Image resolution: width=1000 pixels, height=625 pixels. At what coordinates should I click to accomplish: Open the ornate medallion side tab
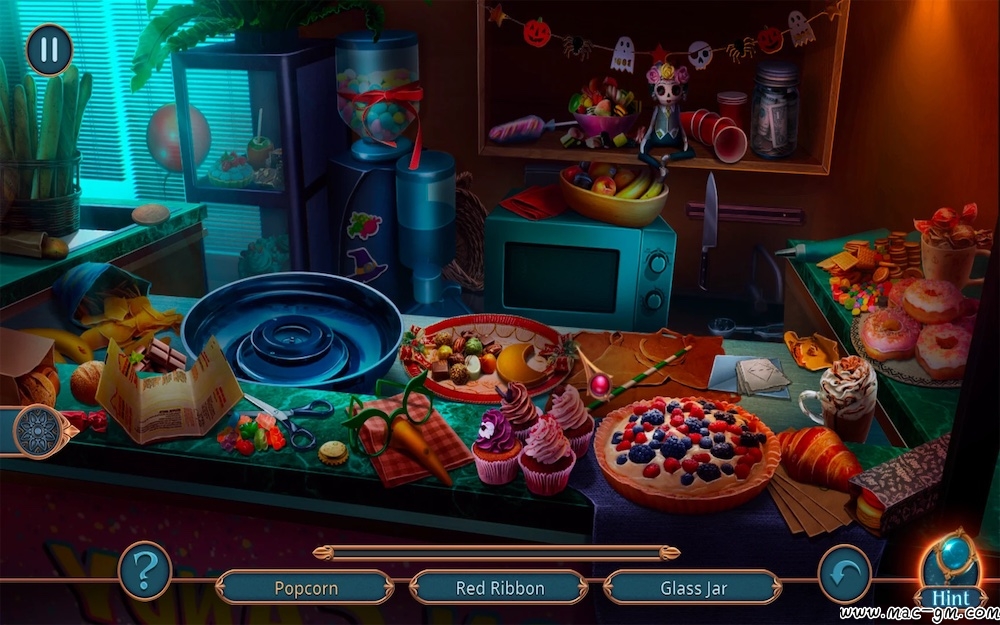coord(41,431)
